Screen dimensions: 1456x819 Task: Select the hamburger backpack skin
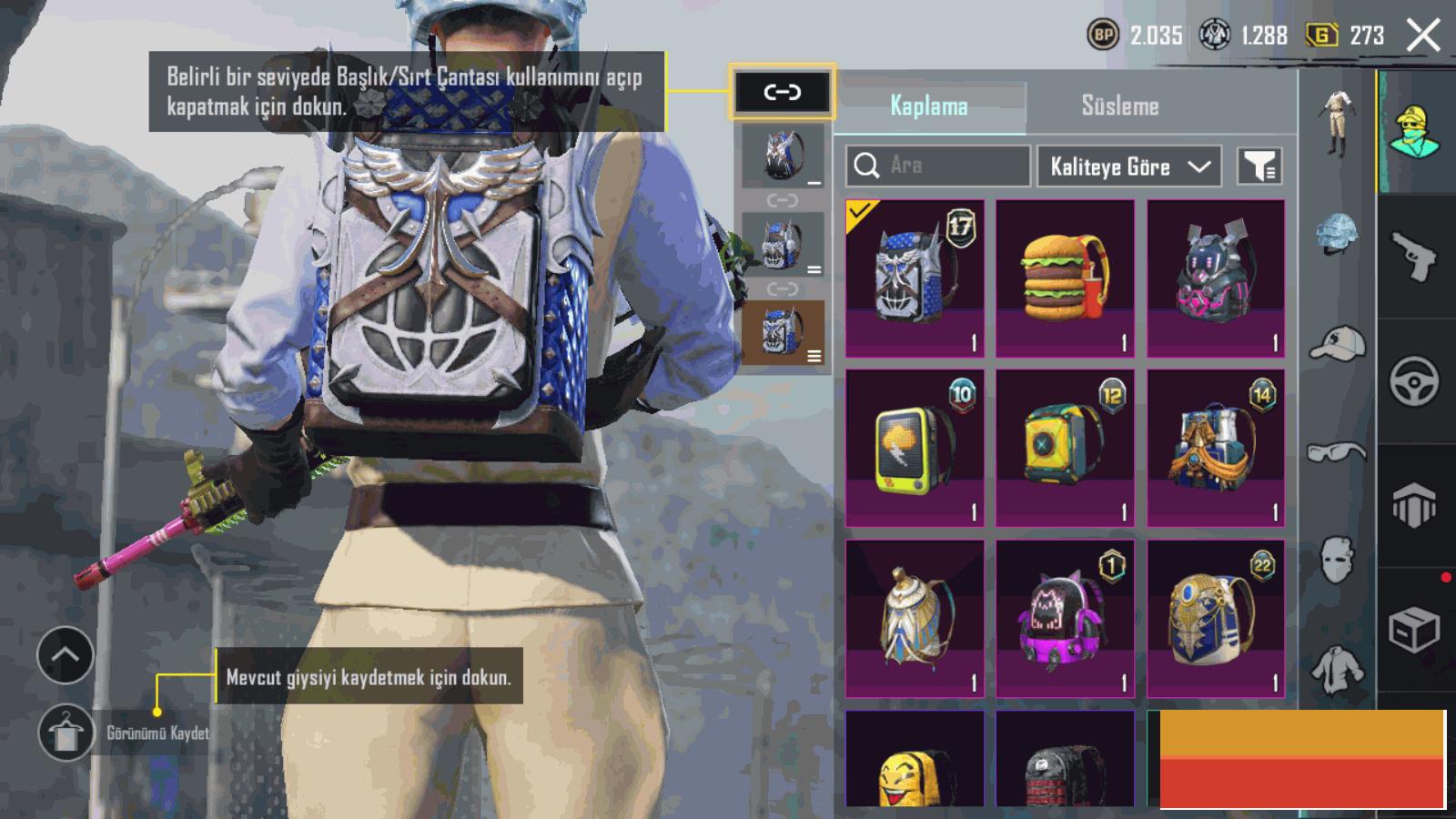coord(1065,278)
